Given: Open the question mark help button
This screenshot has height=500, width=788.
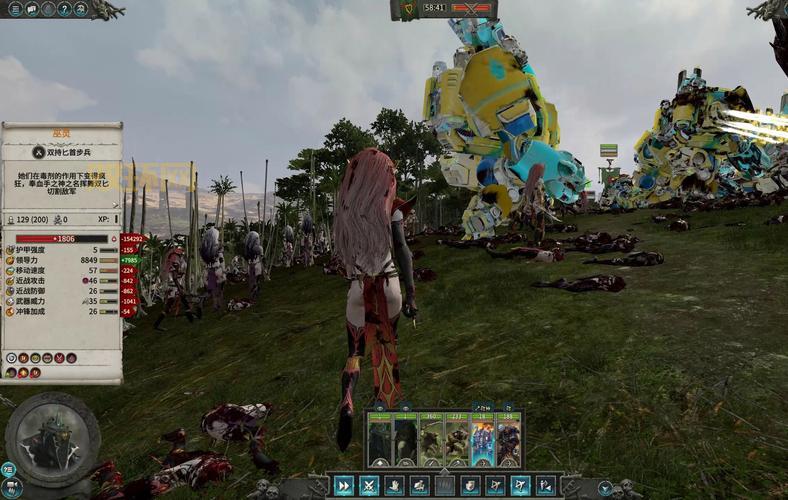Looking at the screenshot, I should [x=64, y=9].
